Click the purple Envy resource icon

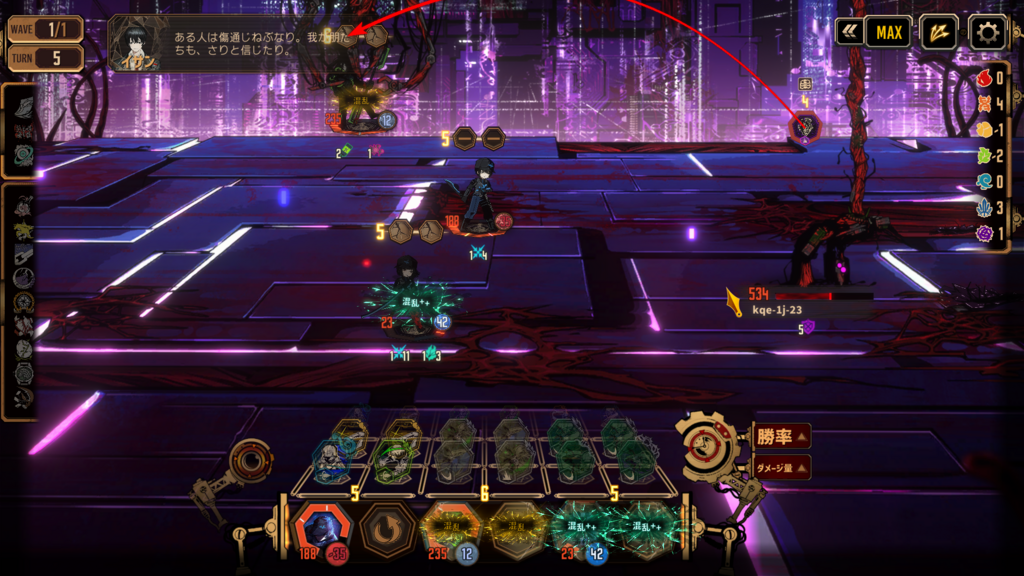coord(985,233)
